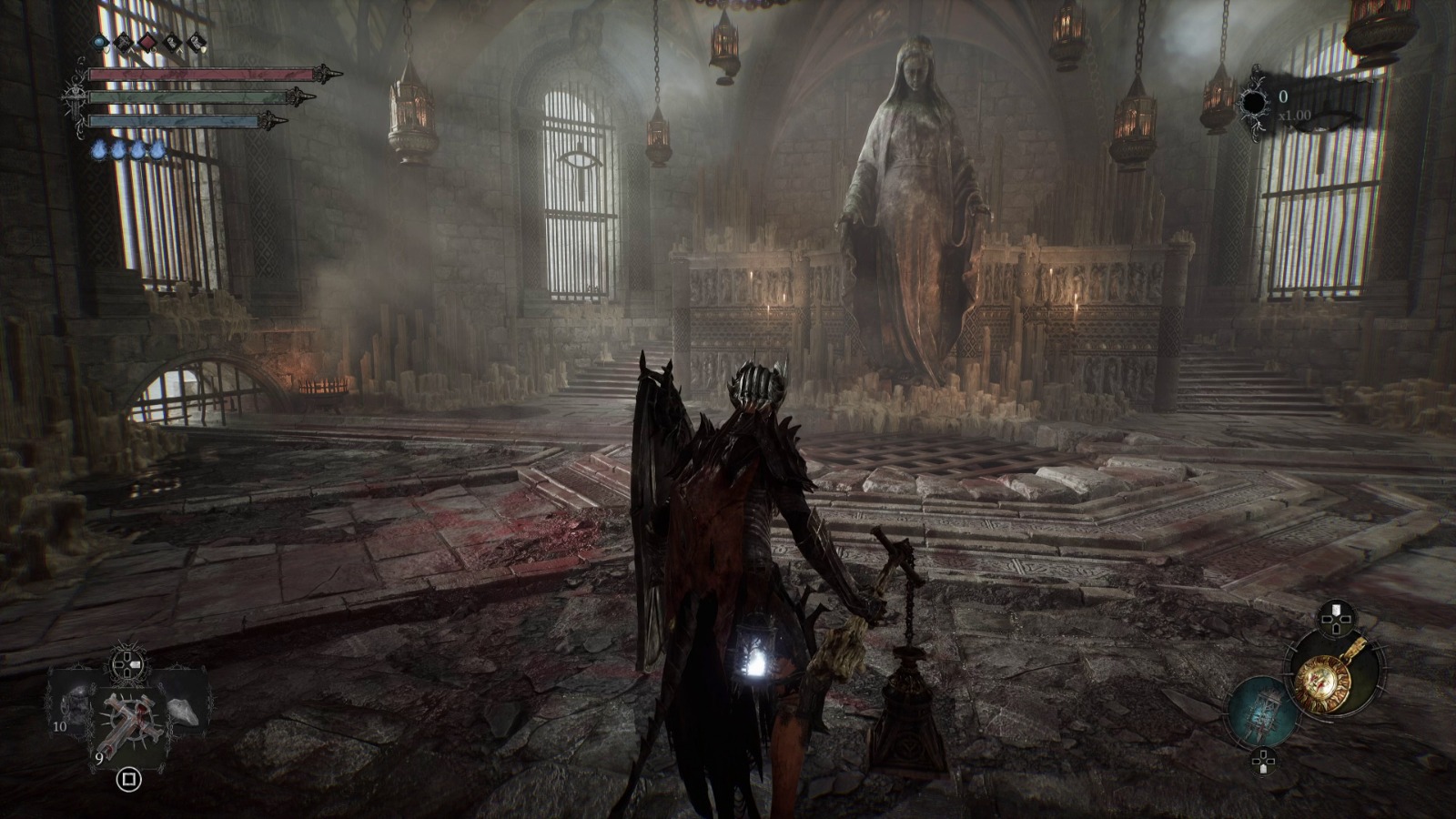Screen dimensions: 1456x819
Task: Click the square button prompt below the quick-slots
Action: point(130,780)
